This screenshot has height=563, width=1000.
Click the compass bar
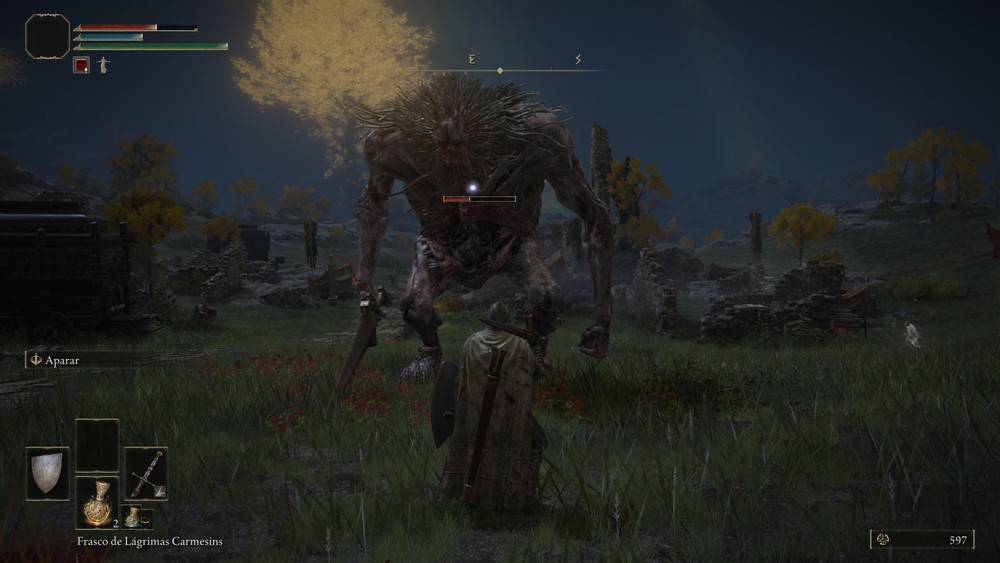[513, 69]
